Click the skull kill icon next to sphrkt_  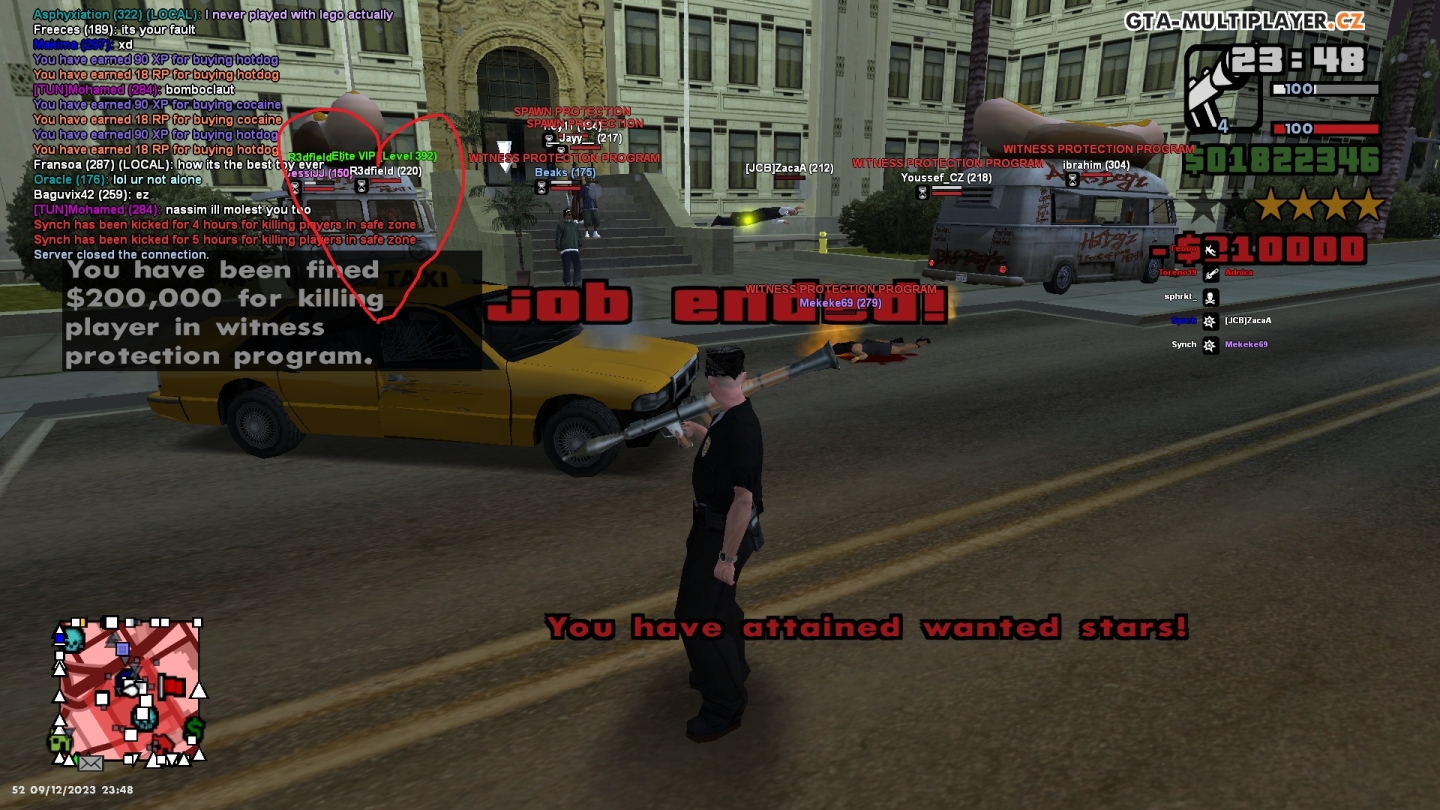pos(1210,297)
